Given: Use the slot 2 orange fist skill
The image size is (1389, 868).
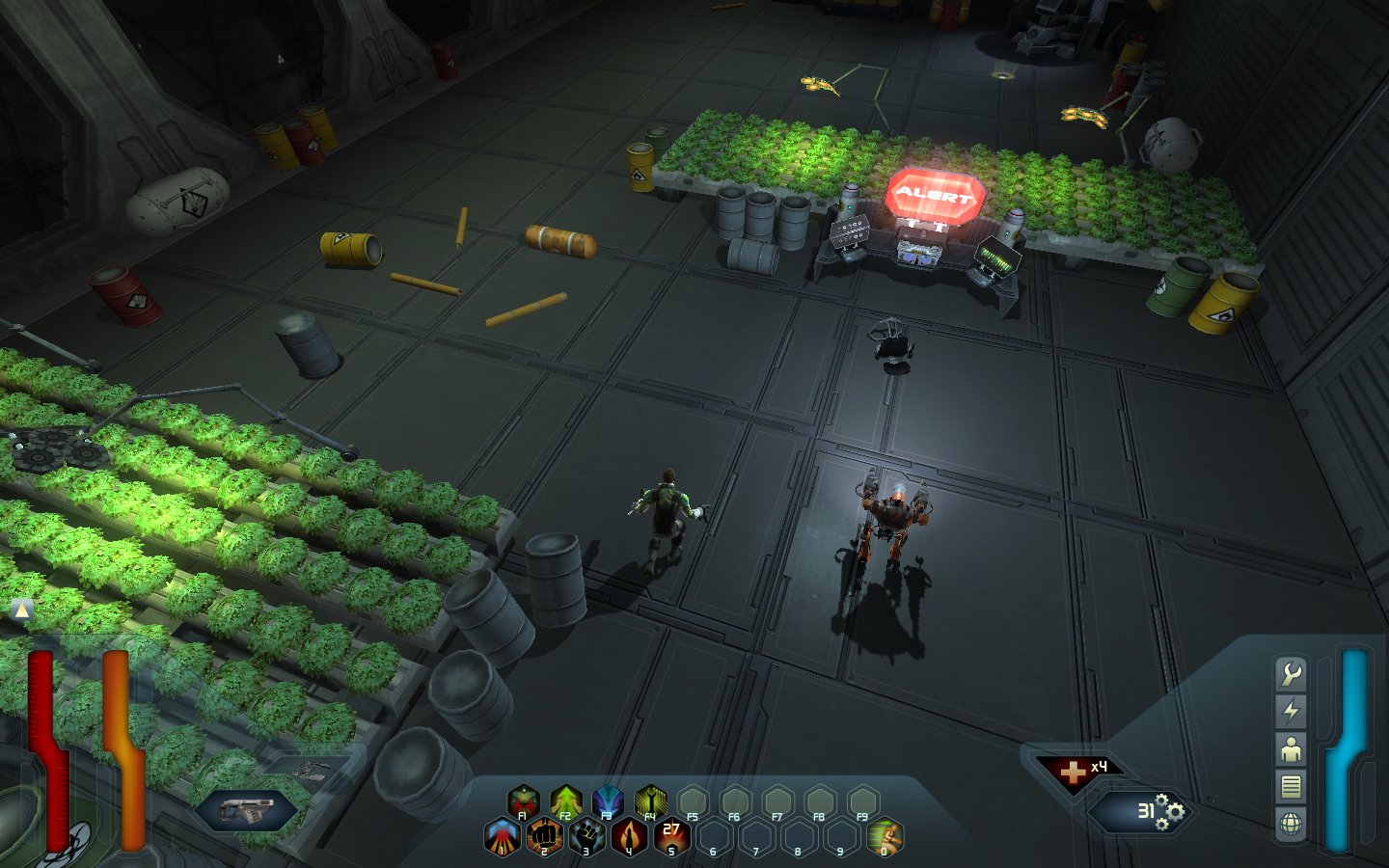Looking at the screenshot, I should pyautogui.click(x=544, y=836).
